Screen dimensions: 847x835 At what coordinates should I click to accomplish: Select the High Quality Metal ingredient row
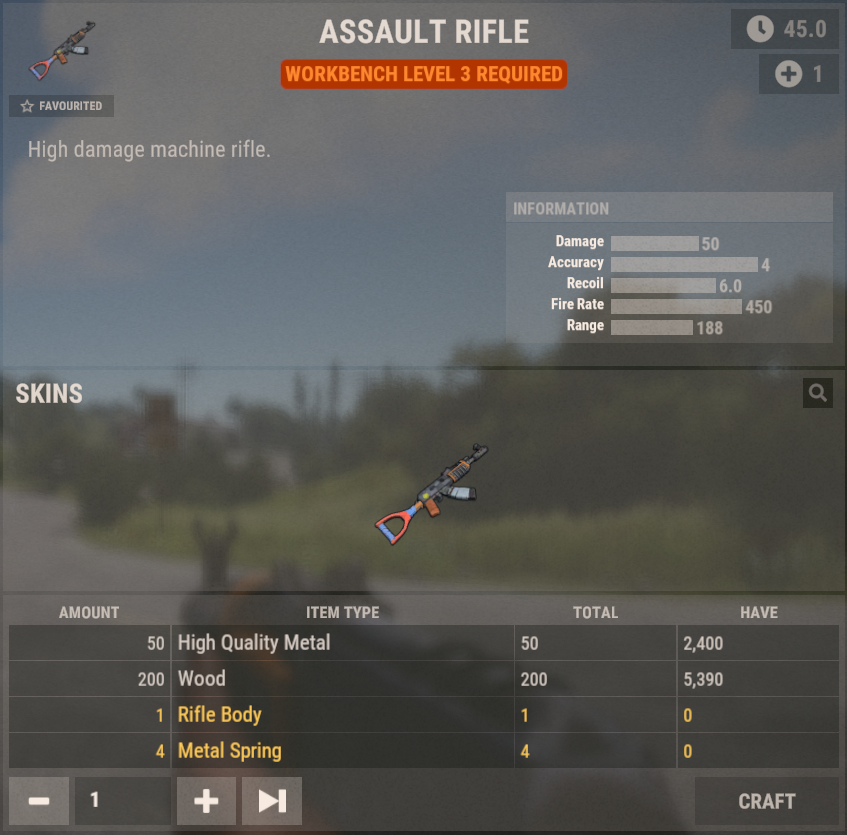point(423,643)
